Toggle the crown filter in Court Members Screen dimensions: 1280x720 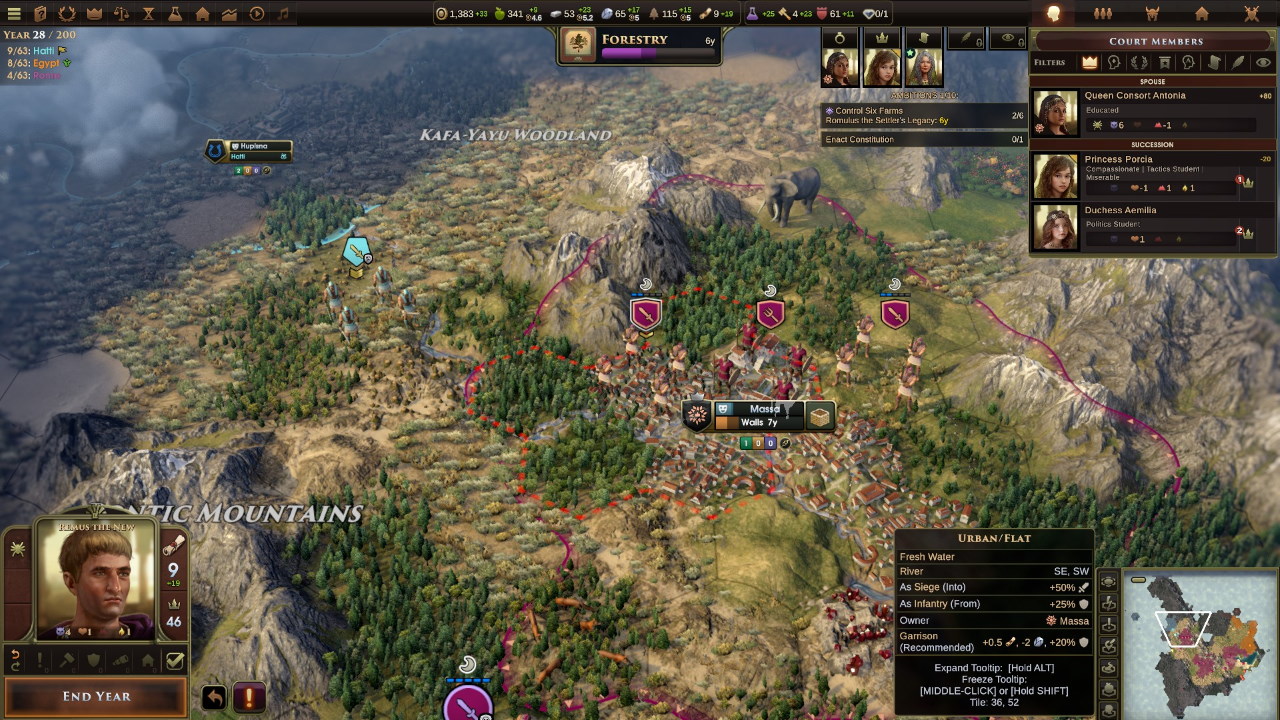pos(1090,62)
